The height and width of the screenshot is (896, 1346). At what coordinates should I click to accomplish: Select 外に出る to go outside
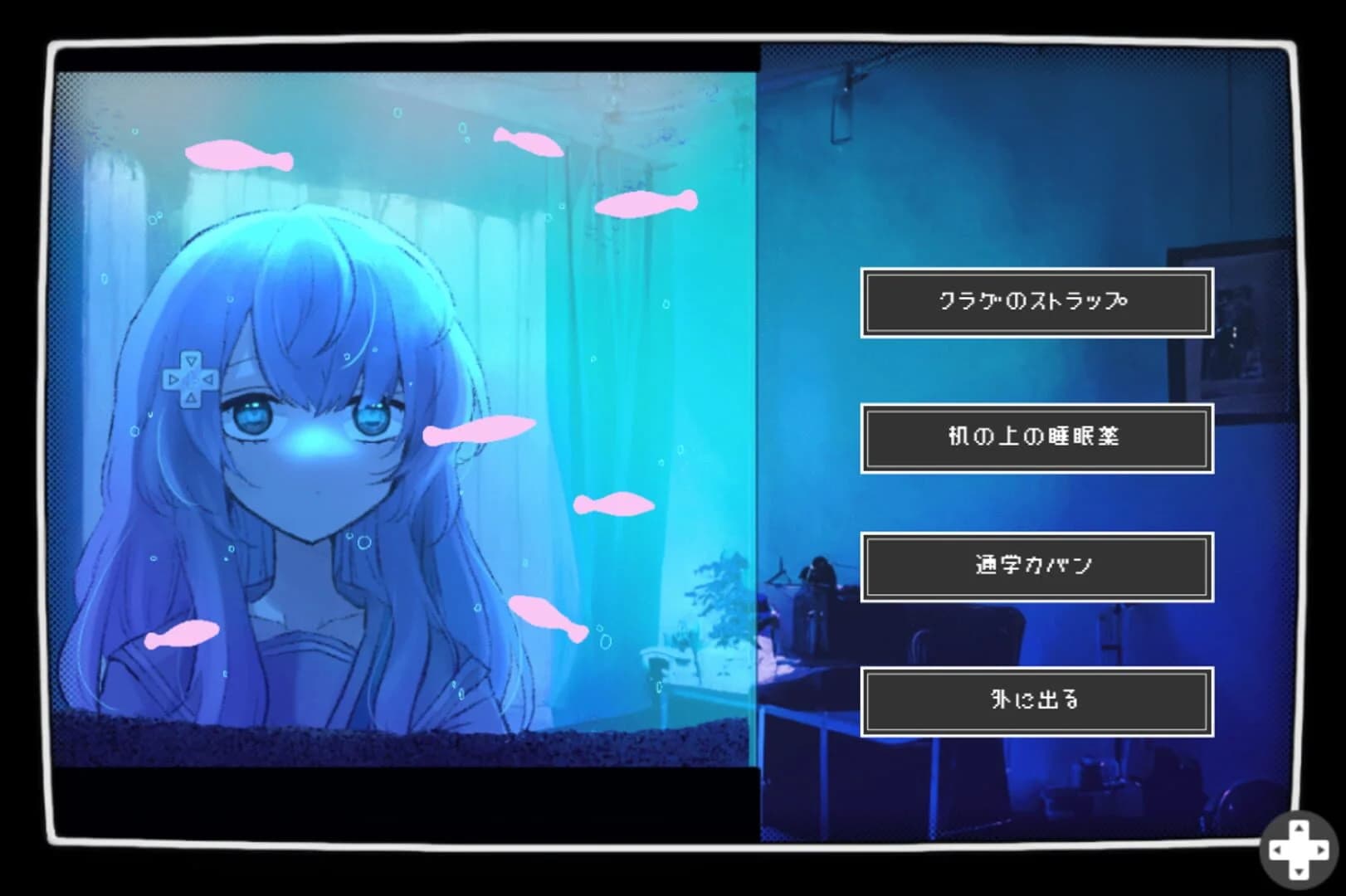[1036, 700]
